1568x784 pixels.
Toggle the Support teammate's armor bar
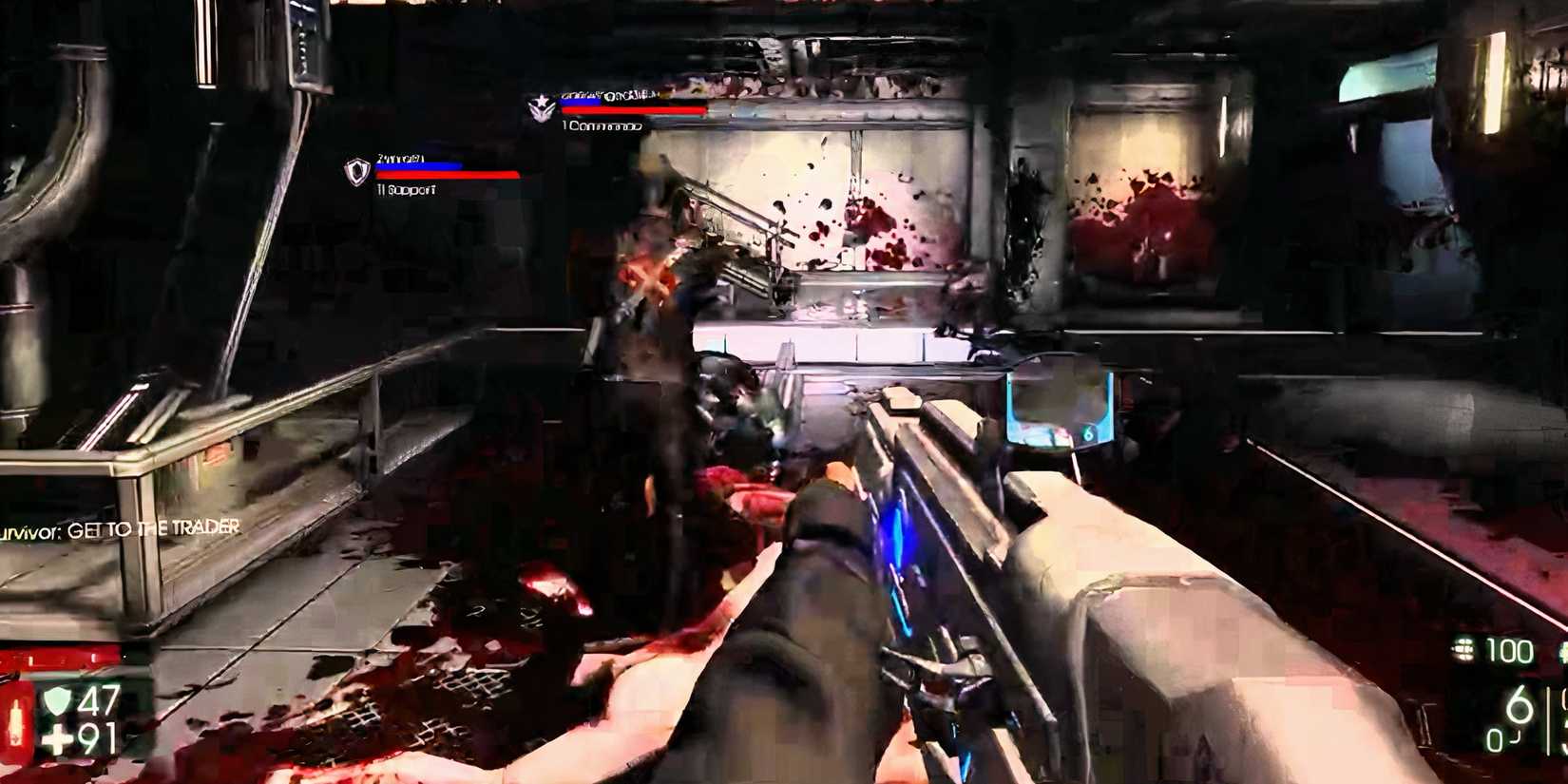pos(418,164)
